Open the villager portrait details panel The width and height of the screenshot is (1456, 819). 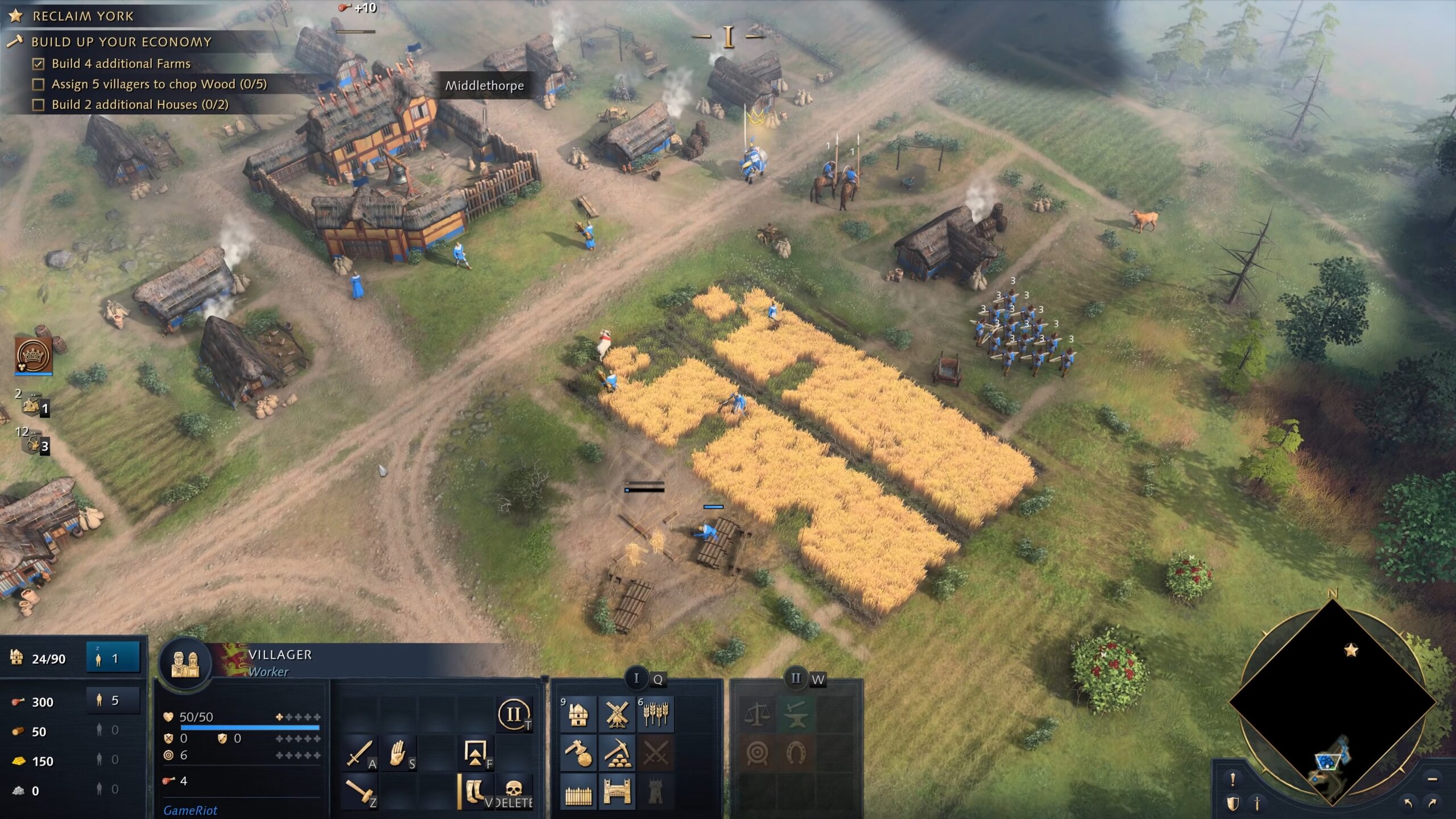[185, 662]
